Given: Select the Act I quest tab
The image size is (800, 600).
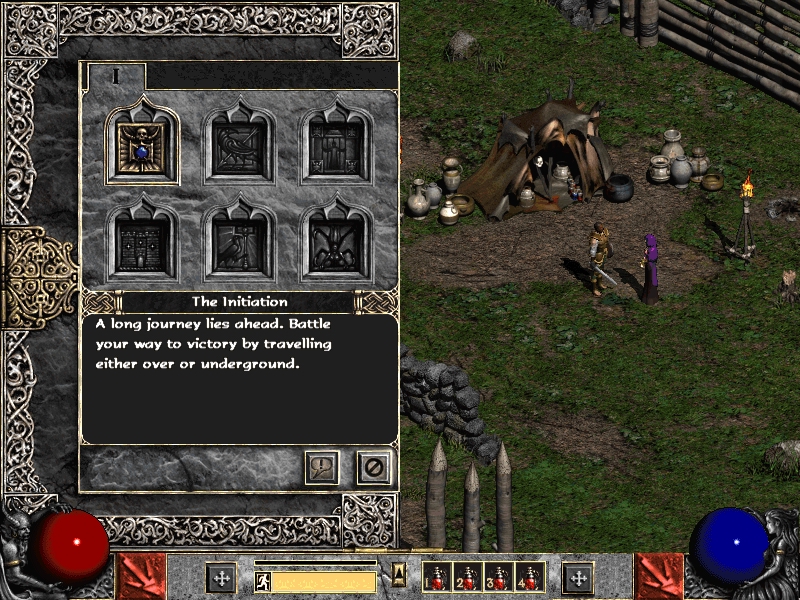Looking at the screenshot, I should 116,76.
